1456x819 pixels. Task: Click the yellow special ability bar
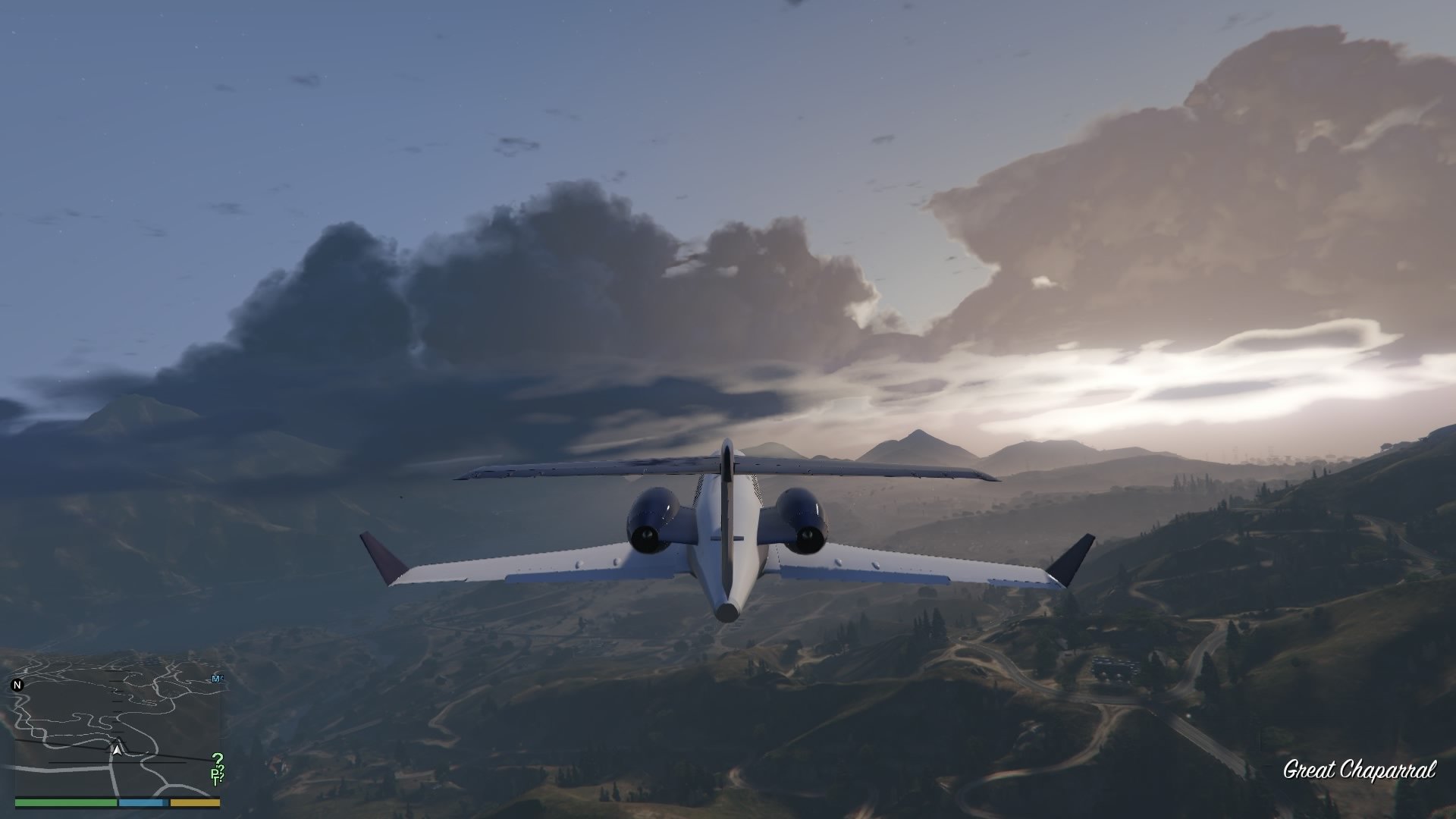pos(193,803)
